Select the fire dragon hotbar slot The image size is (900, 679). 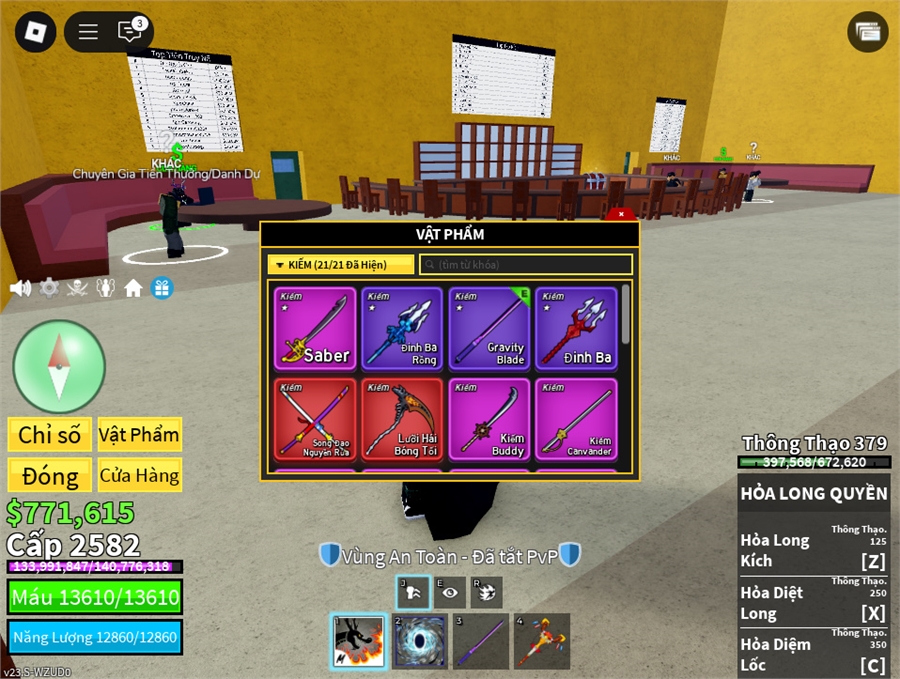point(358,641)
